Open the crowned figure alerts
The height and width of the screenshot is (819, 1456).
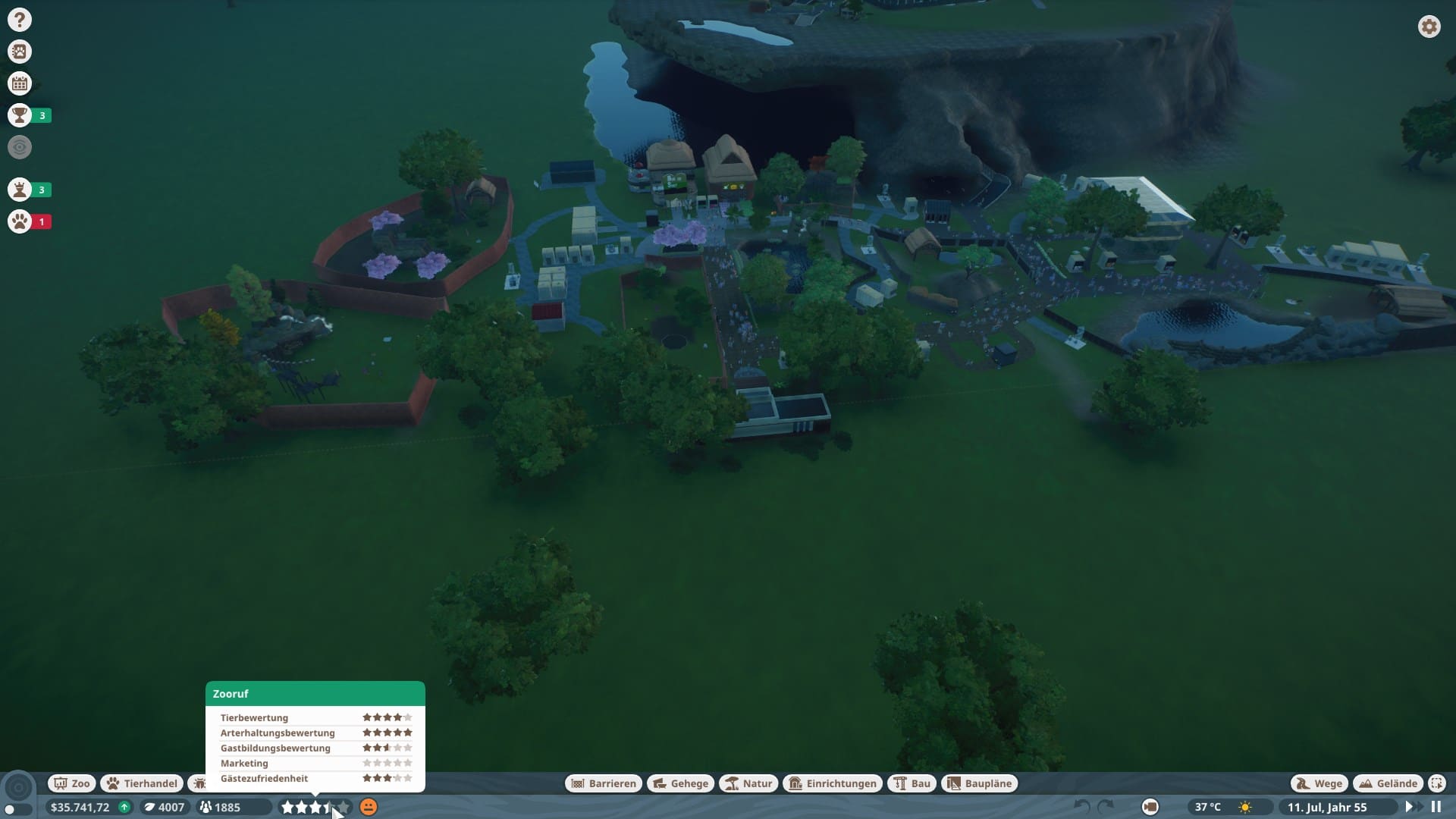pyautogui.click(x=20, y=190)
